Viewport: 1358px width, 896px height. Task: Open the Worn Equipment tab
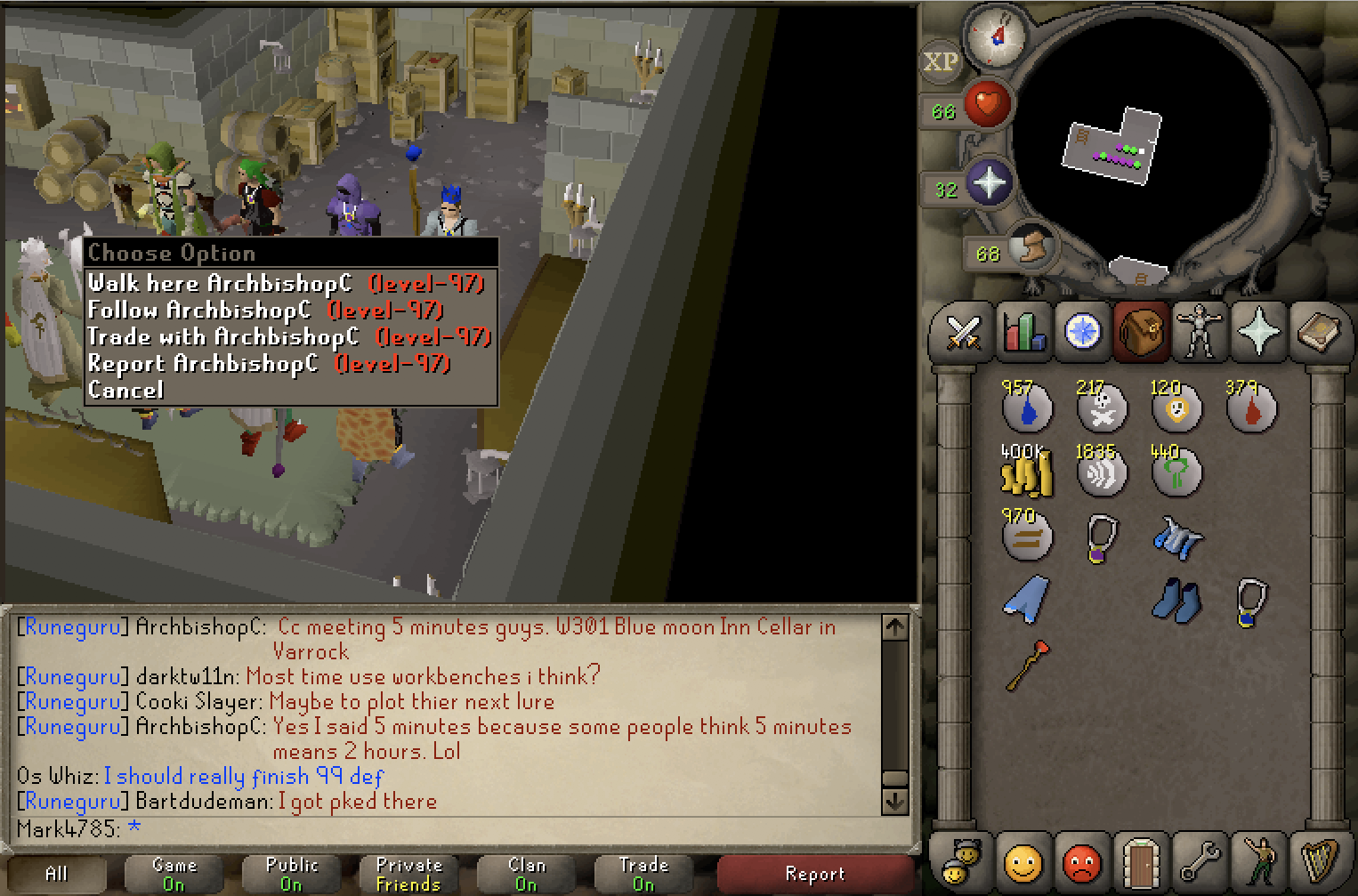point(1200,333)
